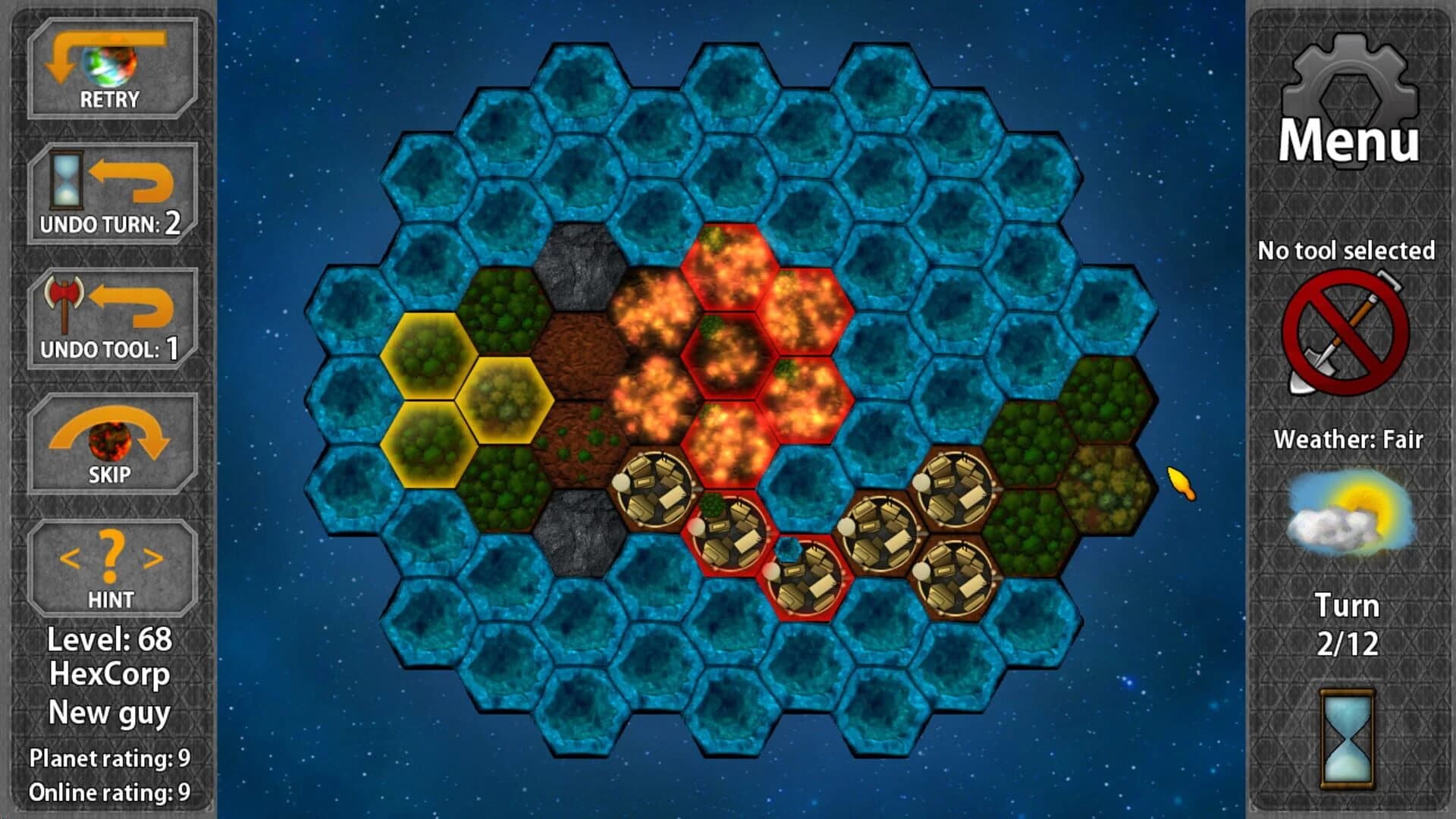Open the Menu gear icon

1352,85
